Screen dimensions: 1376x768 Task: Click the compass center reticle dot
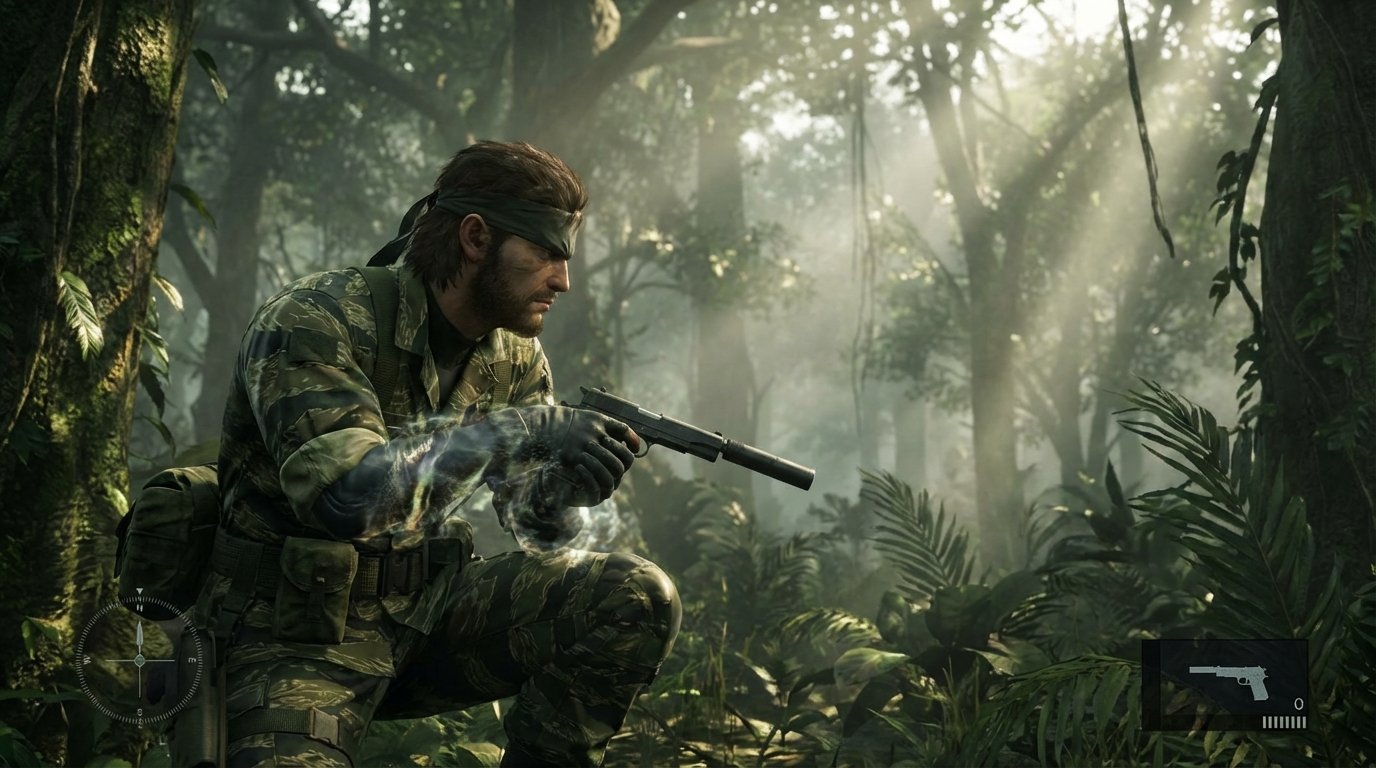tap(140, 660)
